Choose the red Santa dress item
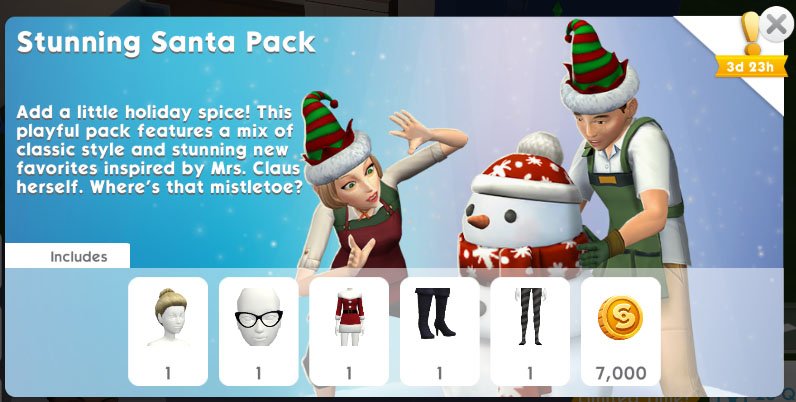 tap(349, 331)
